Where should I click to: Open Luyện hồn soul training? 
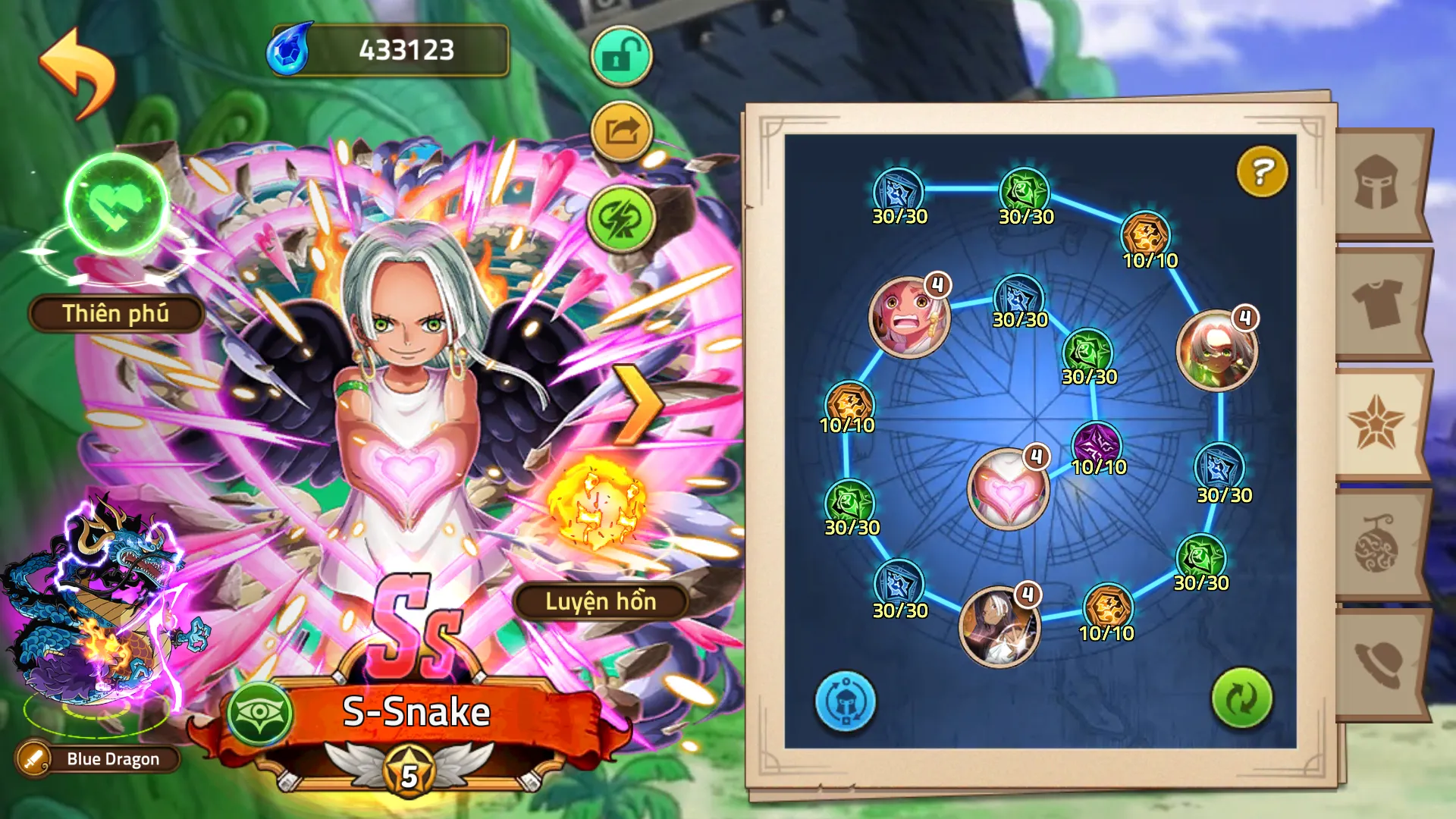coord(601,601)
